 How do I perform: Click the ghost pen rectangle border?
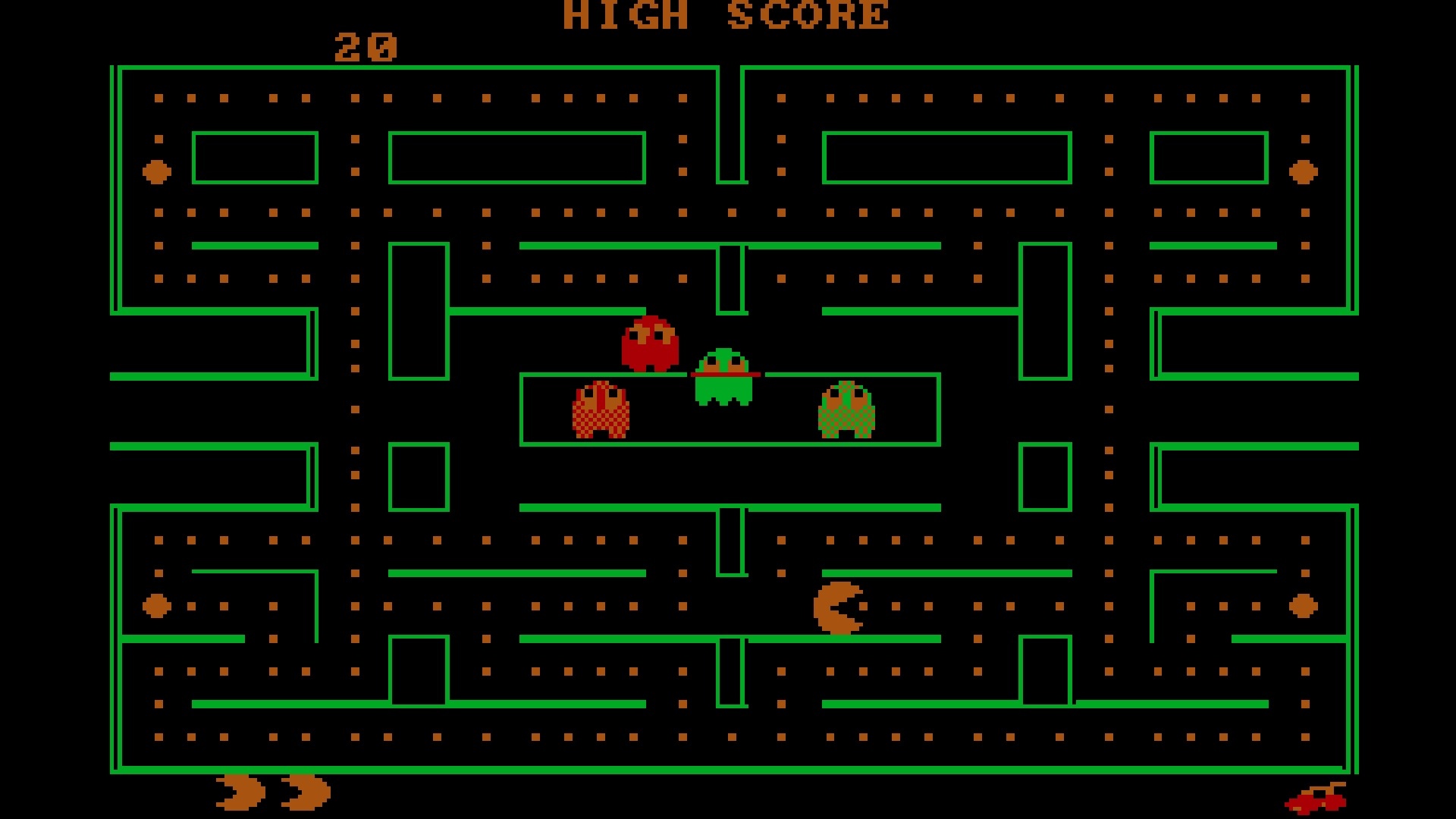point(730,444)
